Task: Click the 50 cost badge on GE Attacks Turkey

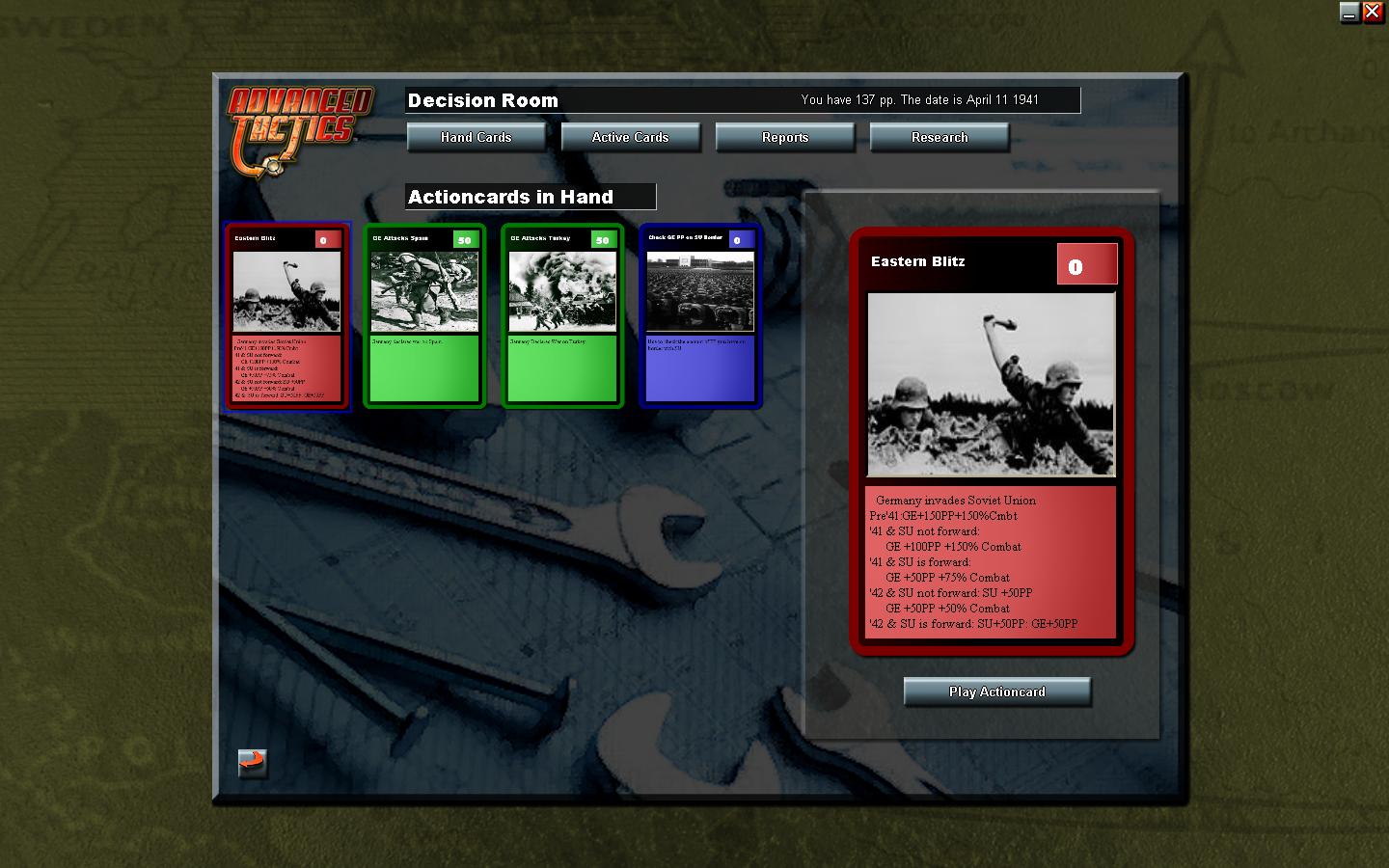Action: point(602,238)
